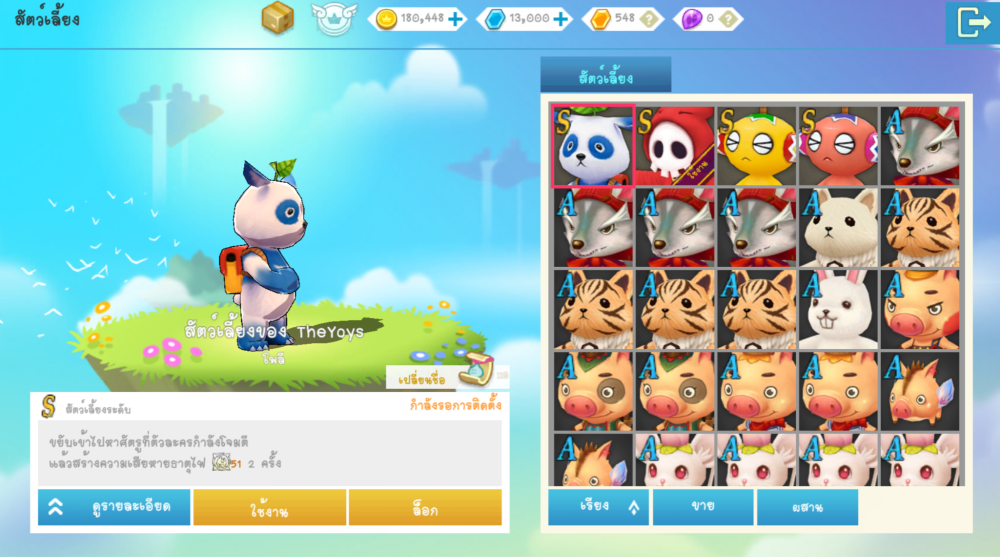
Task: Choose the red round-faced S-rank pet
Action: pos(837,146)
